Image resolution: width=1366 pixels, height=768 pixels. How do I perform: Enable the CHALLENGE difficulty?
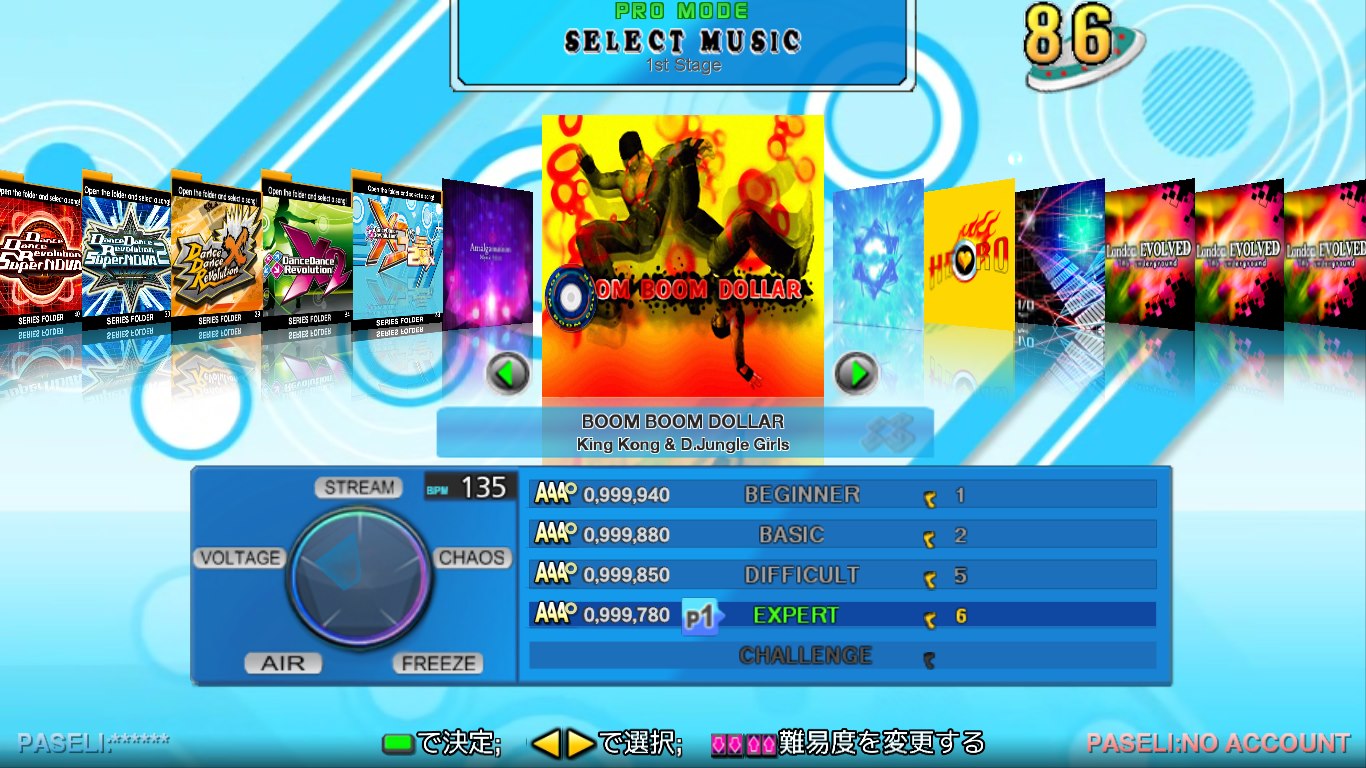tap(806, 656)
